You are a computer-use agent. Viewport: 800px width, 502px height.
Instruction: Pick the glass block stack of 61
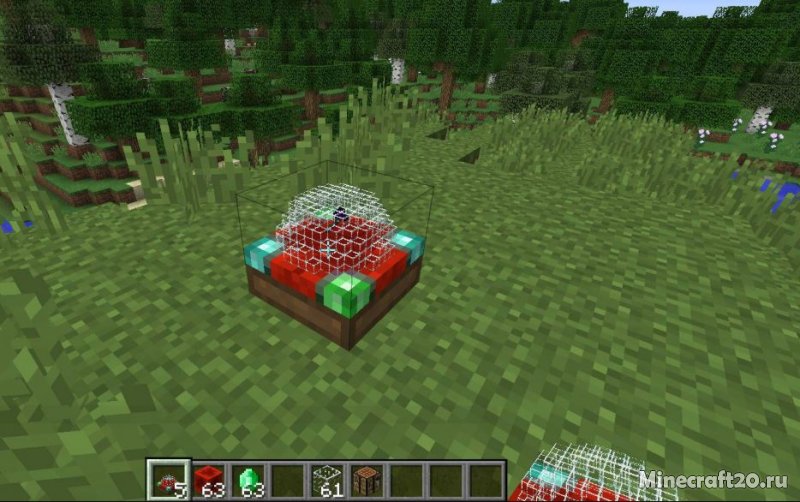point(327,480)
